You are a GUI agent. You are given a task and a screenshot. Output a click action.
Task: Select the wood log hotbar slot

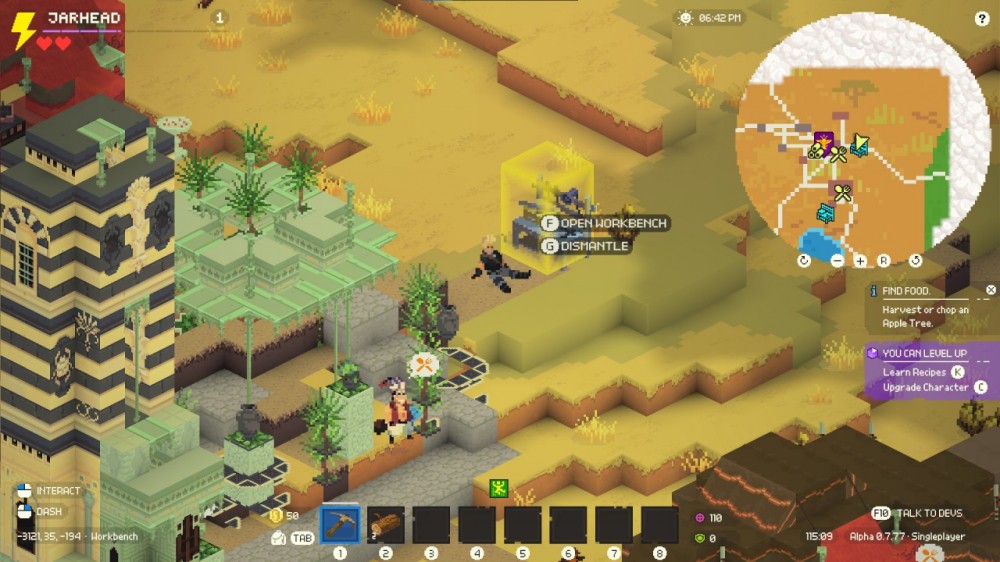point(386,525)
